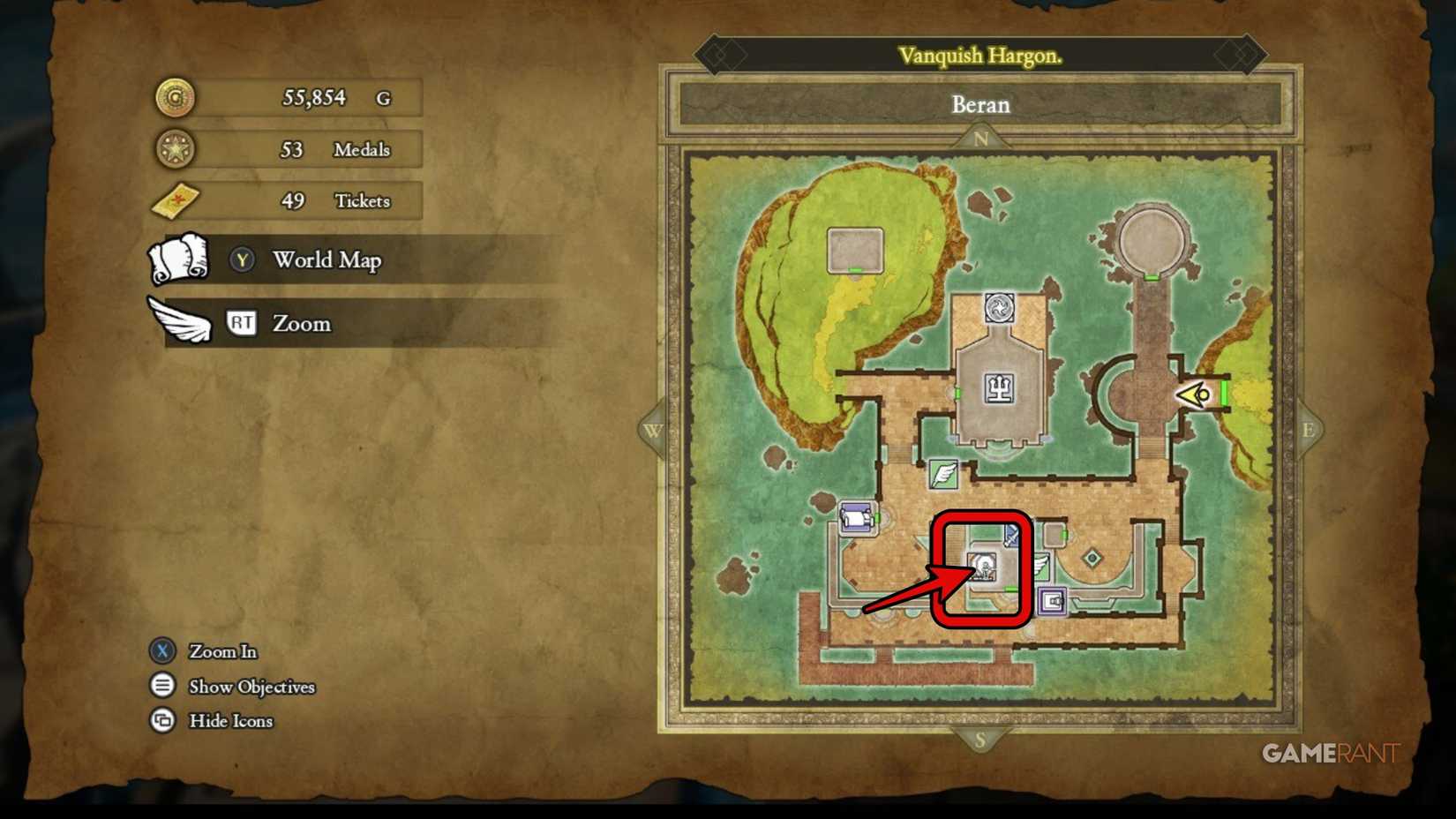Open the Vanquish Hargon objective banner
The width and height of the screenshot is (1456, 819).
coord(979,55)
